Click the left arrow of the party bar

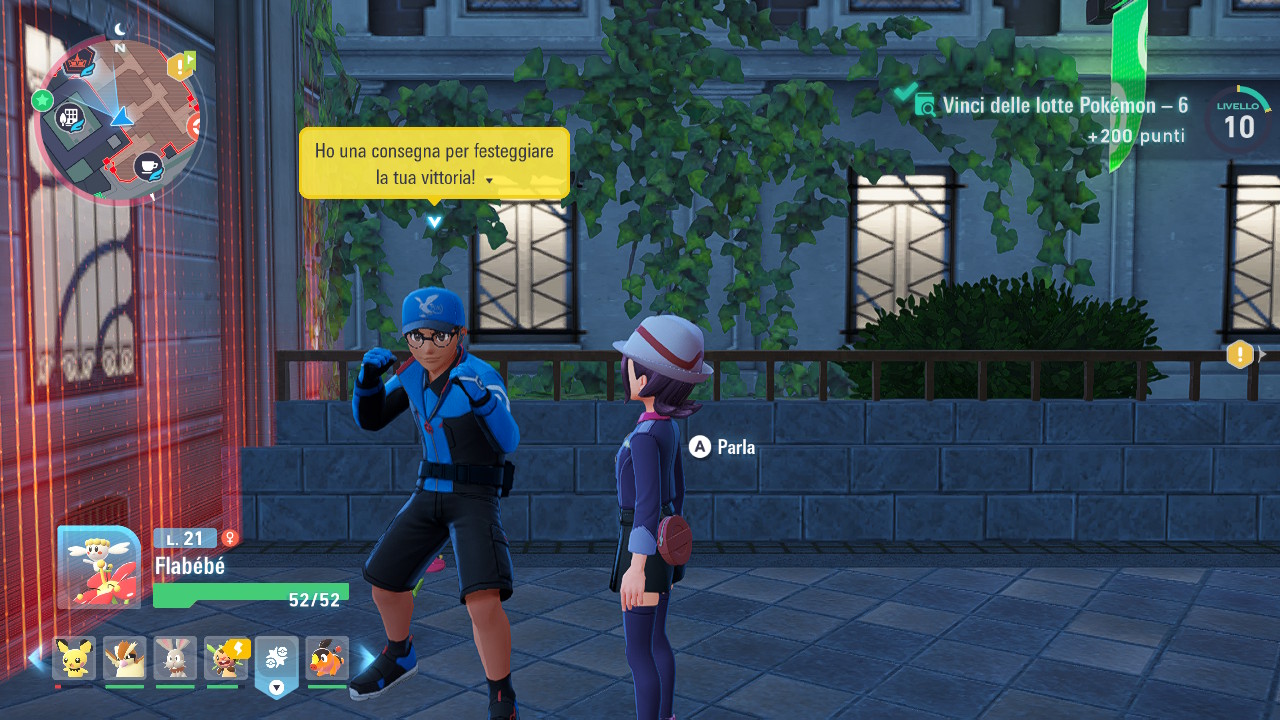36,659
